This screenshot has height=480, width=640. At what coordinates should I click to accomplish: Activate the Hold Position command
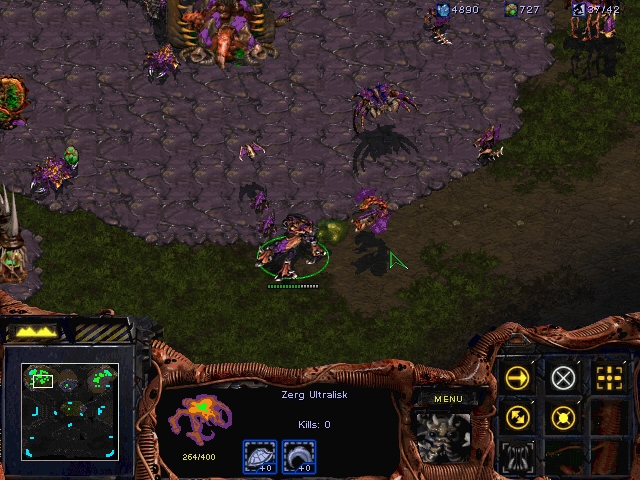tap(563, 417)
